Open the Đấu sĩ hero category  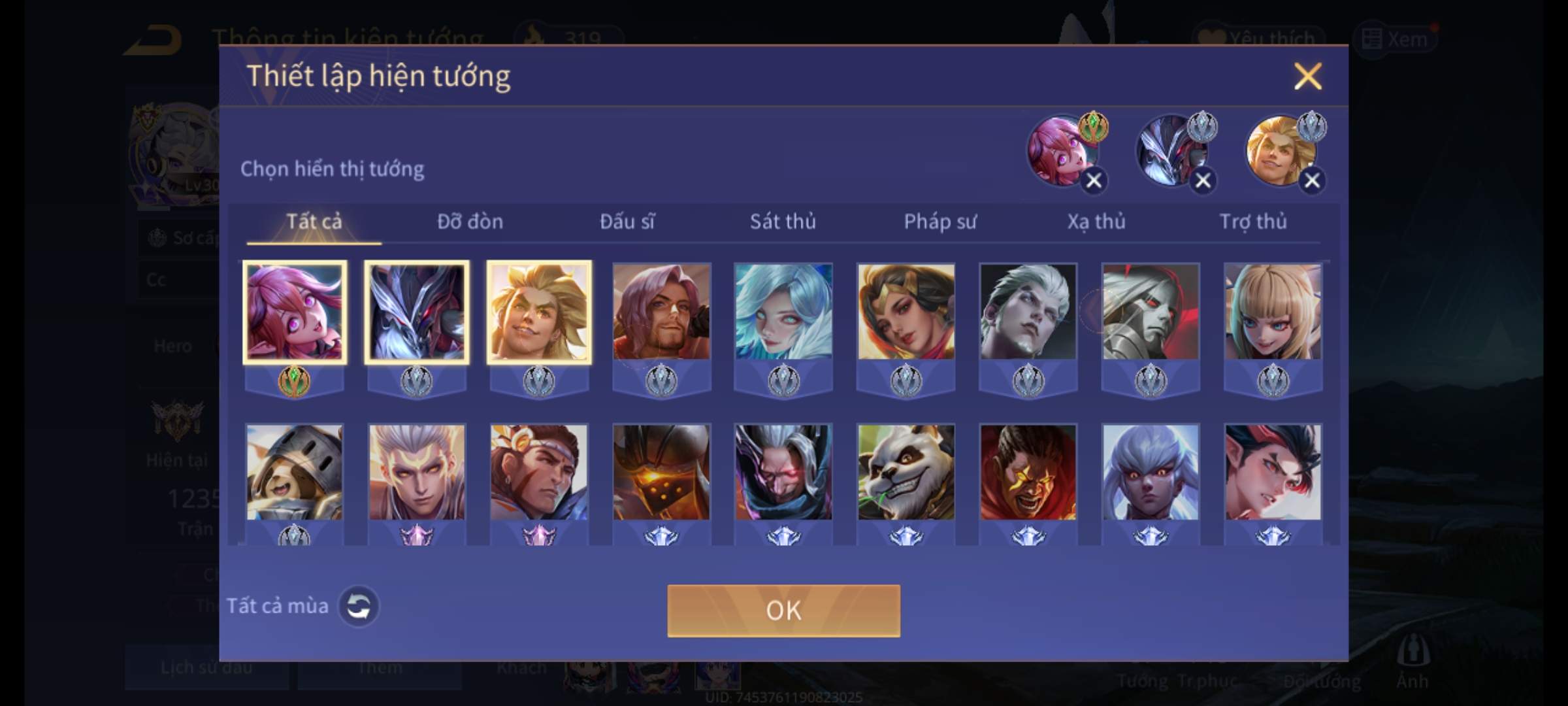click(627, 222)
